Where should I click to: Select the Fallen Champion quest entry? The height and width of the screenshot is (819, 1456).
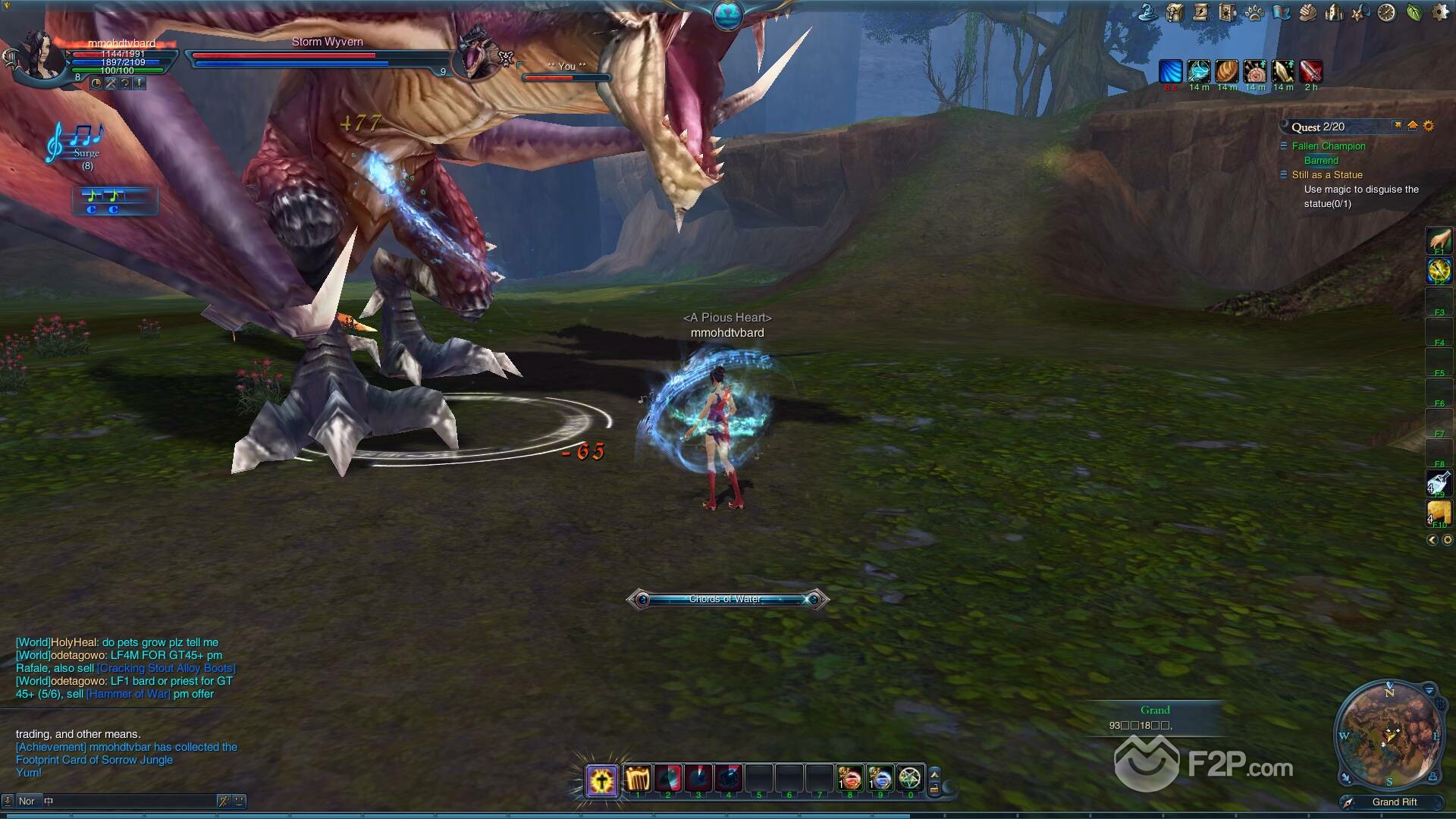click(1328, 146)
